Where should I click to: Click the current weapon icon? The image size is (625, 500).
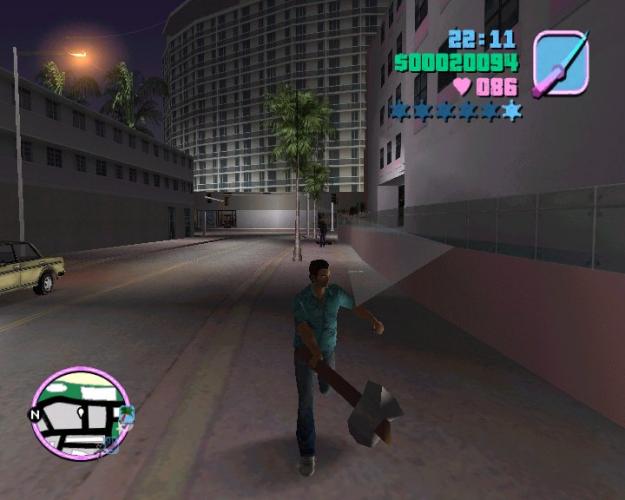point(561,62)
